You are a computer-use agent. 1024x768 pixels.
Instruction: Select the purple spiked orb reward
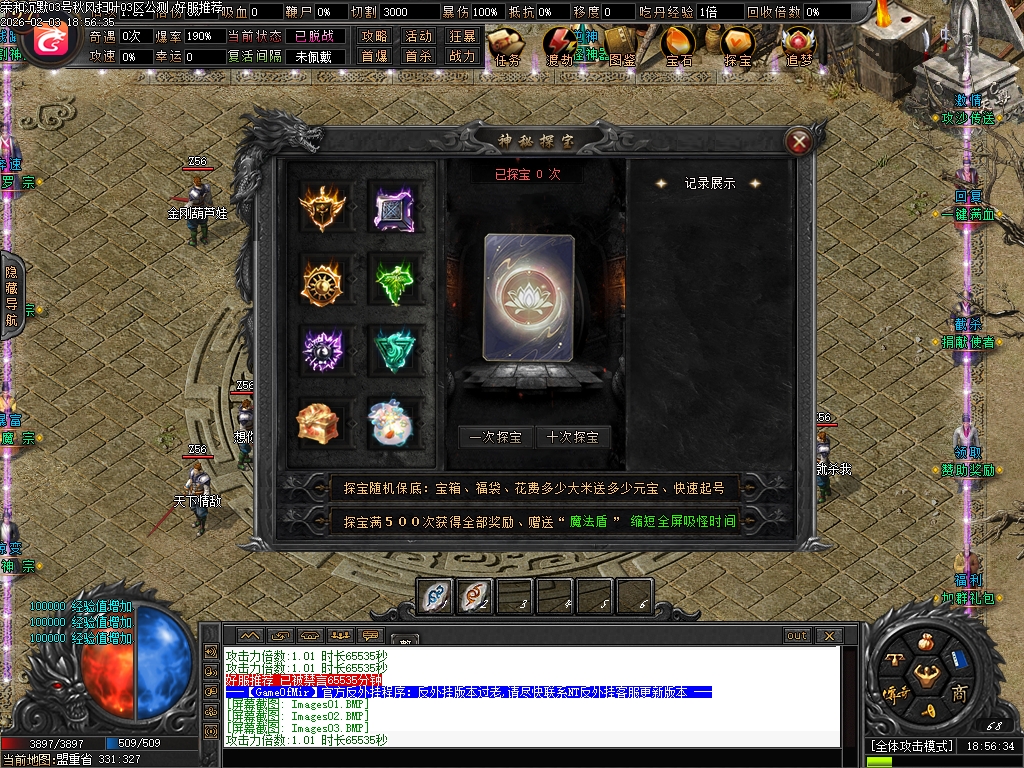[322, 350]
